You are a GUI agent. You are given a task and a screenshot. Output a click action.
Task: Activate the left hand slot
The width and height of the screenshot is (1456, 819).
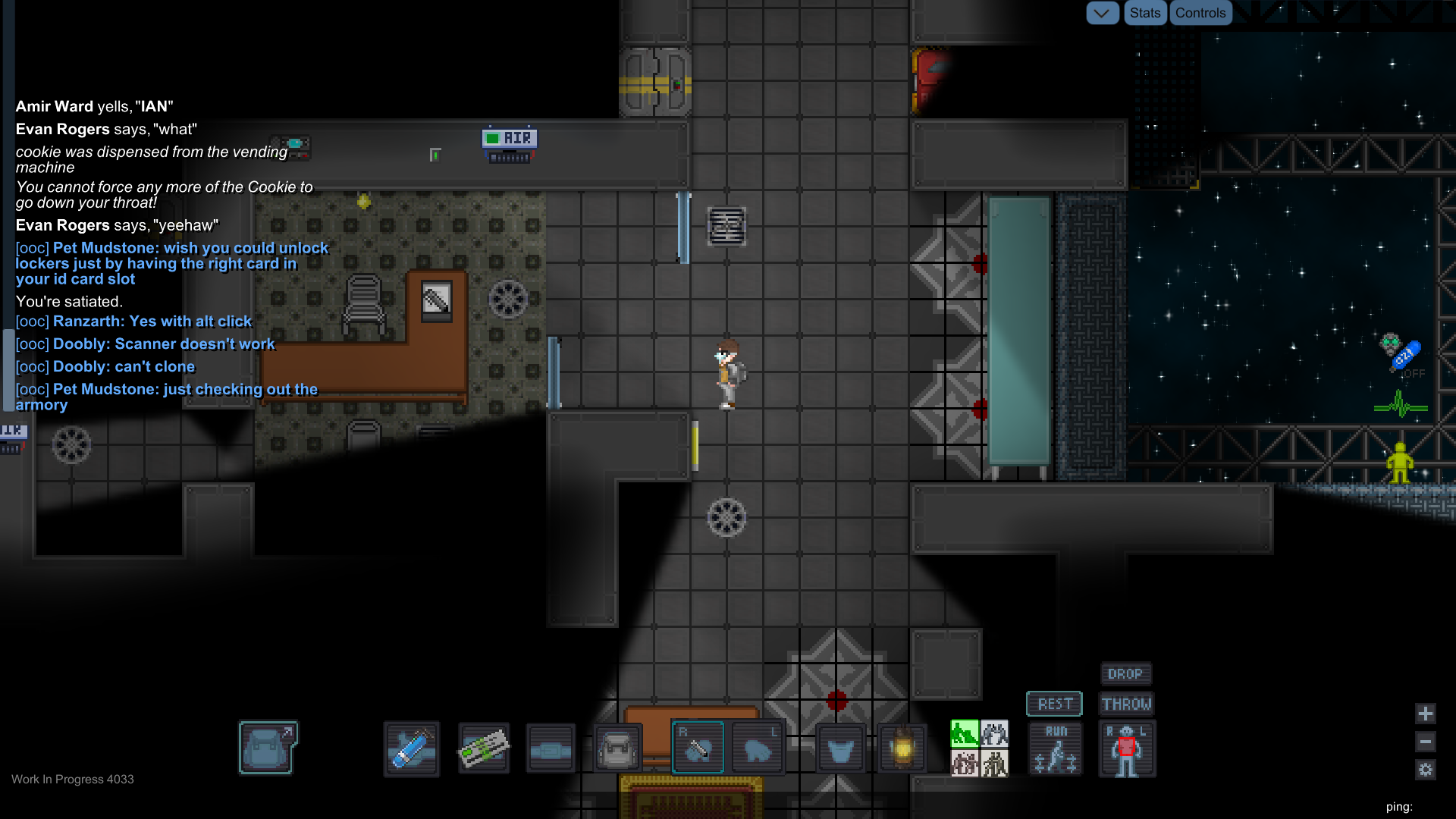pyautogui.click(x=758, y=749)
